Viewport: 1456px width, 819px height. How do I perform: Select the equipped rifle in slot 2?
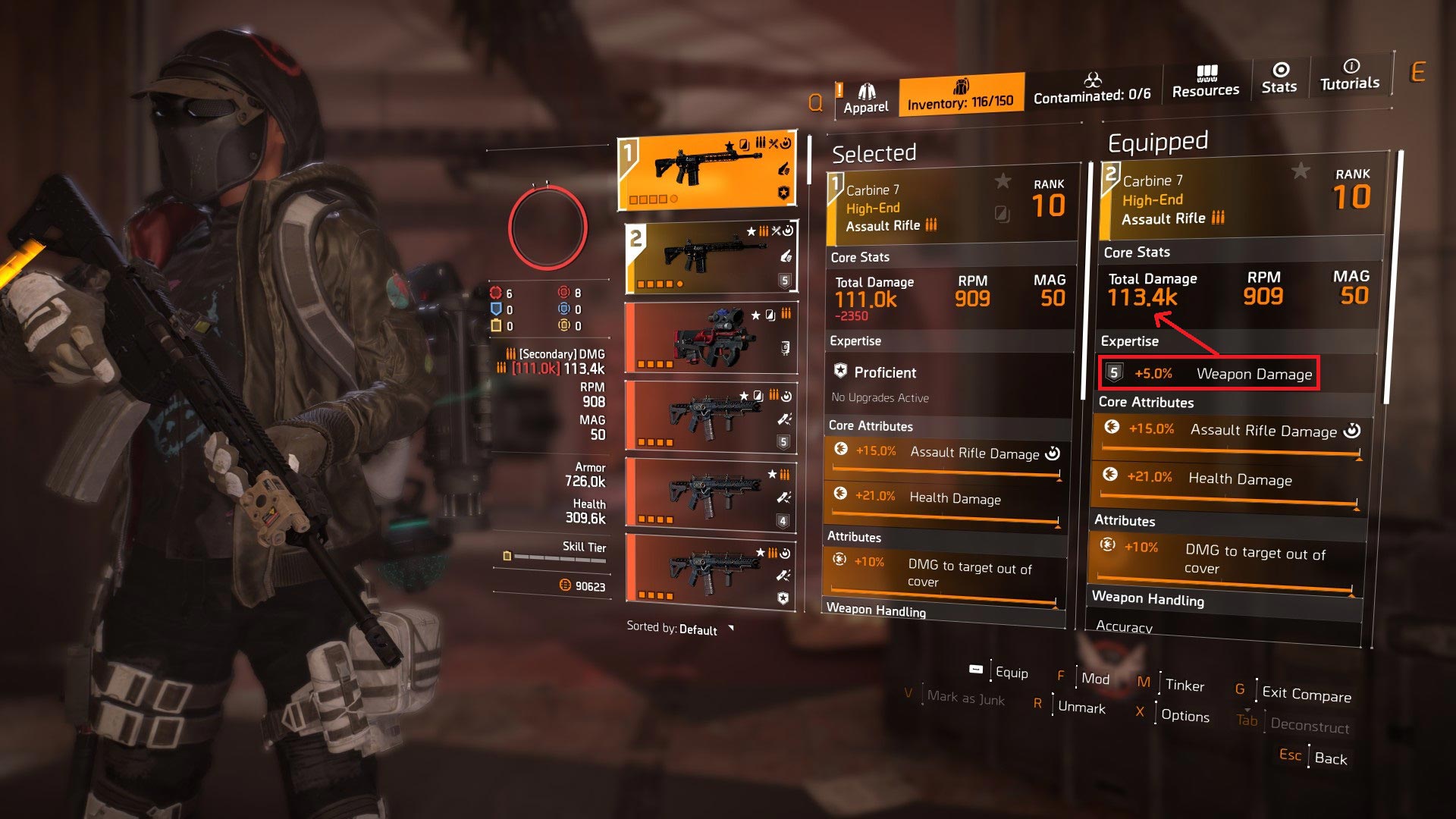click(x=711, y=257)
